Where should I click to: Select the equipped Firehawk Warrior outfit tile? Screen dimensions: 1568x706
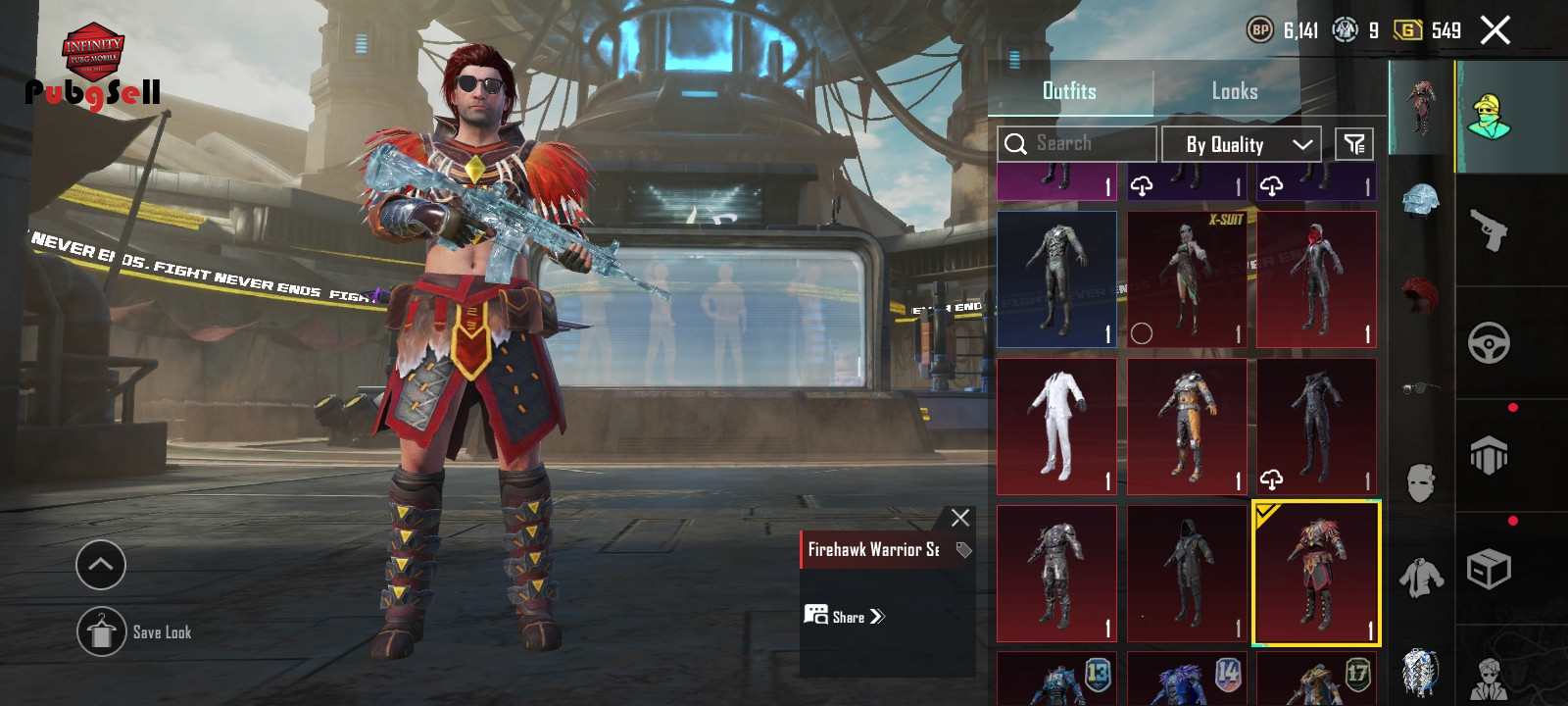(1316, 574)
